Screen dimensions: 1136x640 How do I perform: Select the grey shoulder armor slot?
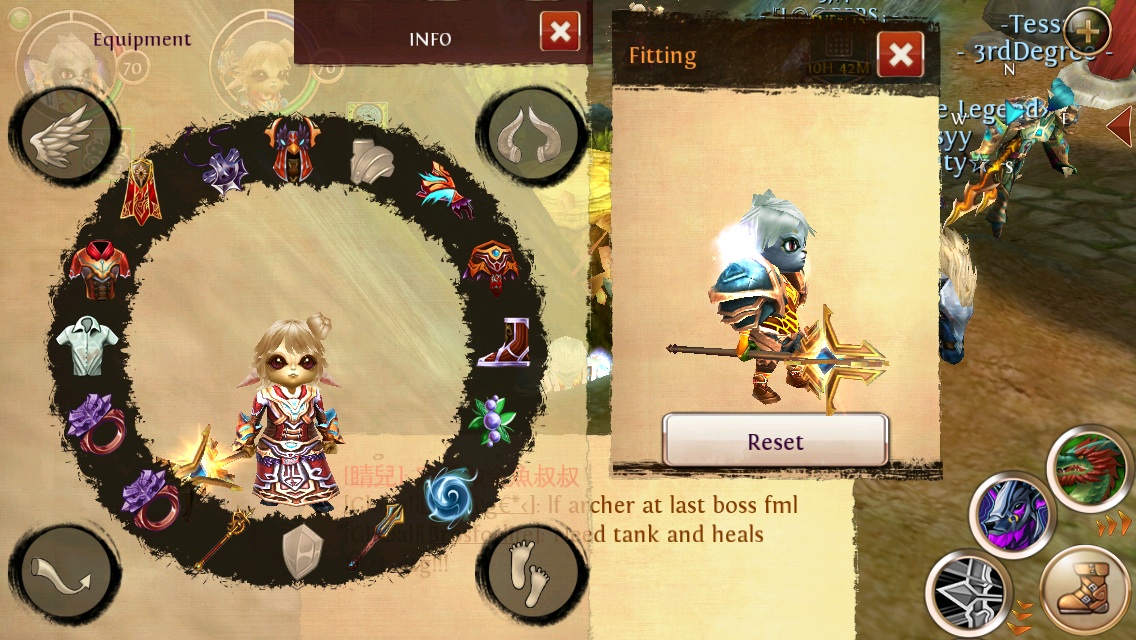coord(372,160)
